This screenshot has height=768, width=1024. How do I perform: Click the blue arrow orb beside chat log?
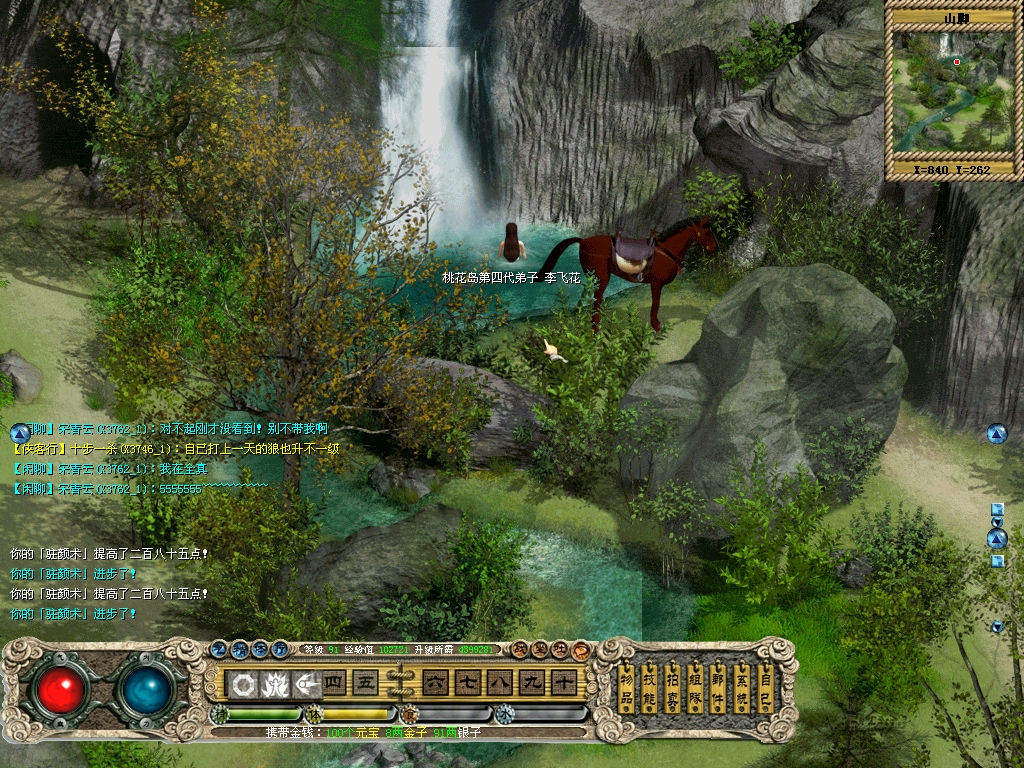tap(19, 432)
